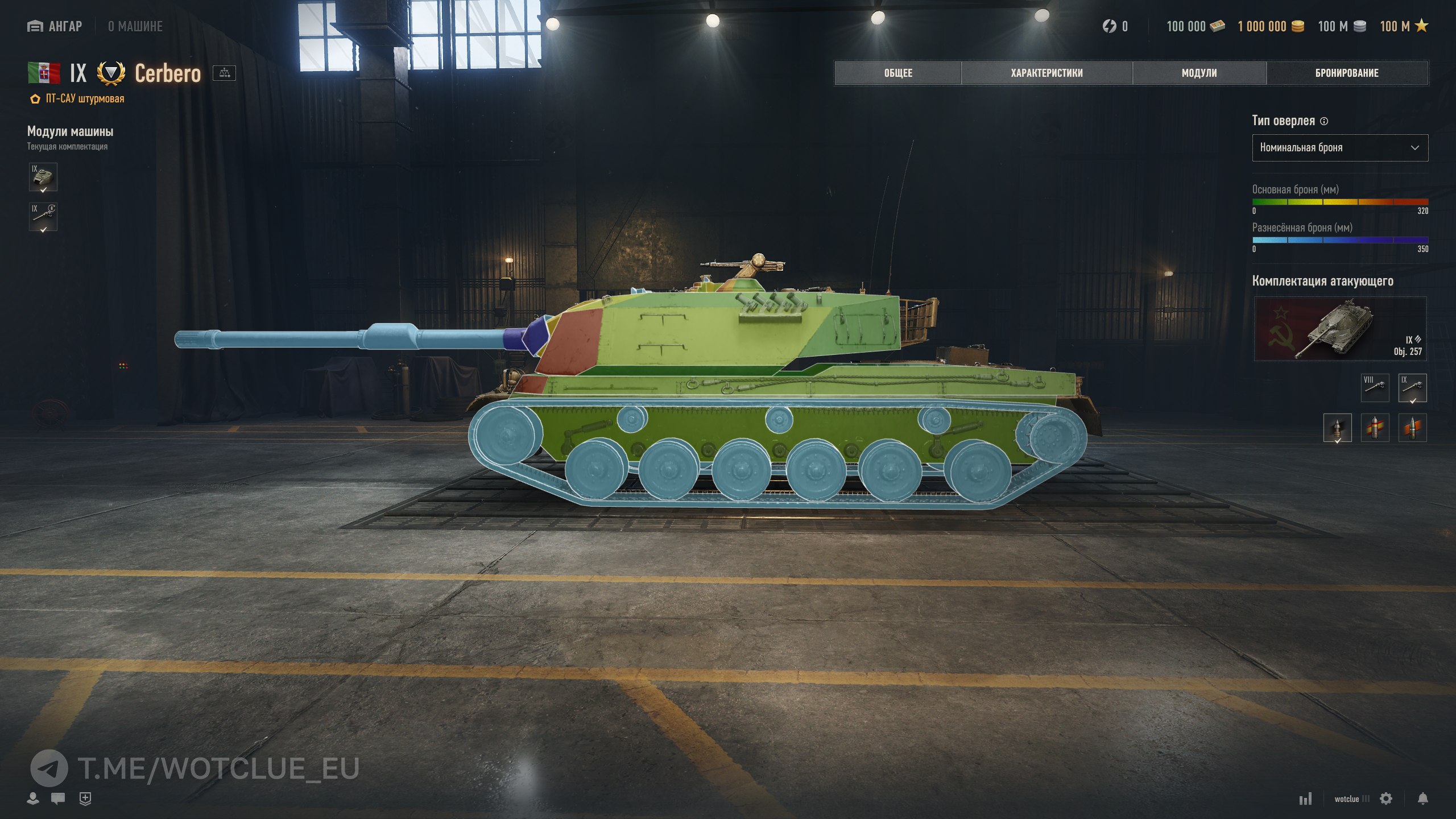Choose the standard armor-piercing shell

tap(1337, 428)
